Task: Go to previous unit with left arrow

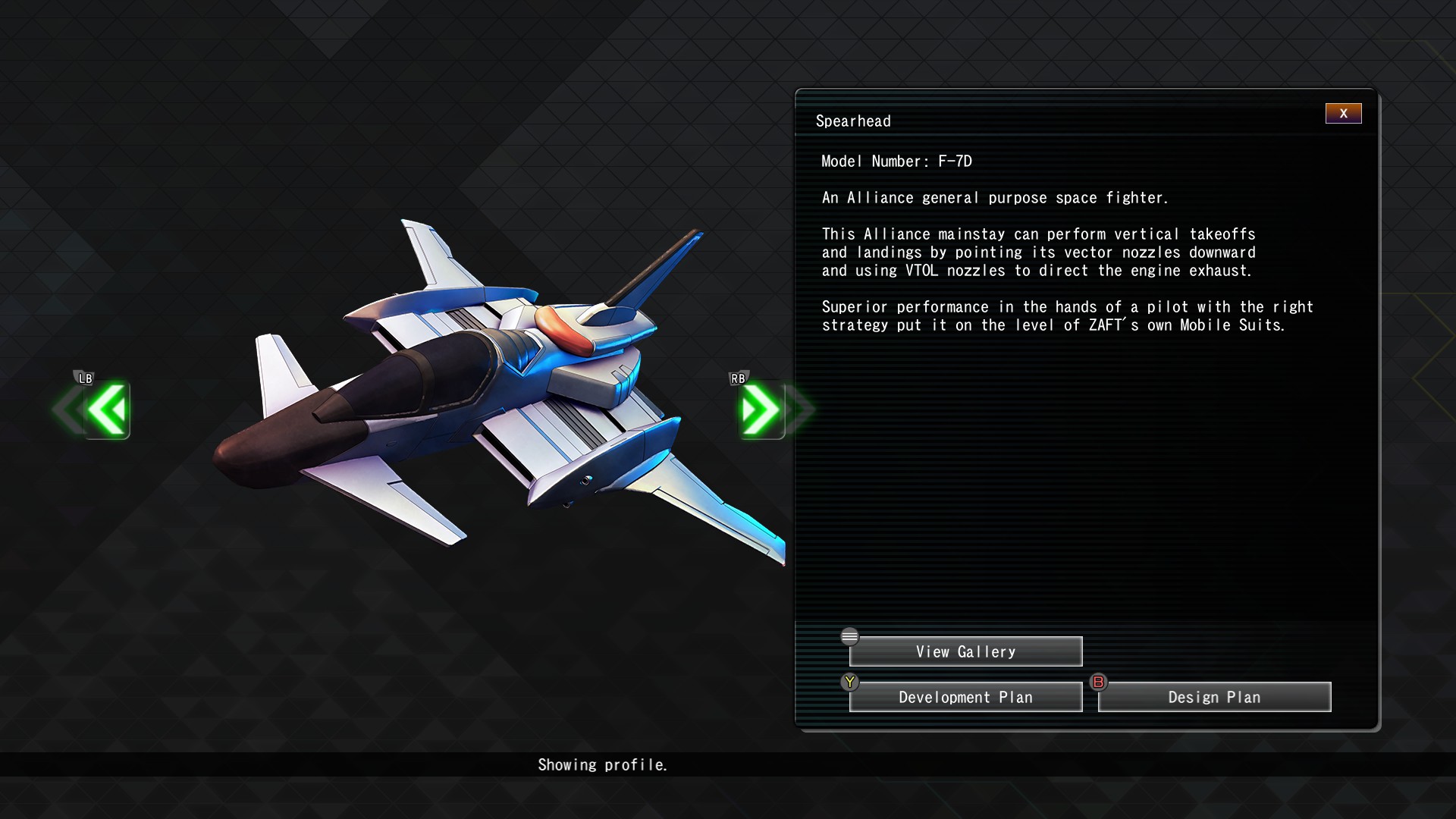Action: coord(106,409)
